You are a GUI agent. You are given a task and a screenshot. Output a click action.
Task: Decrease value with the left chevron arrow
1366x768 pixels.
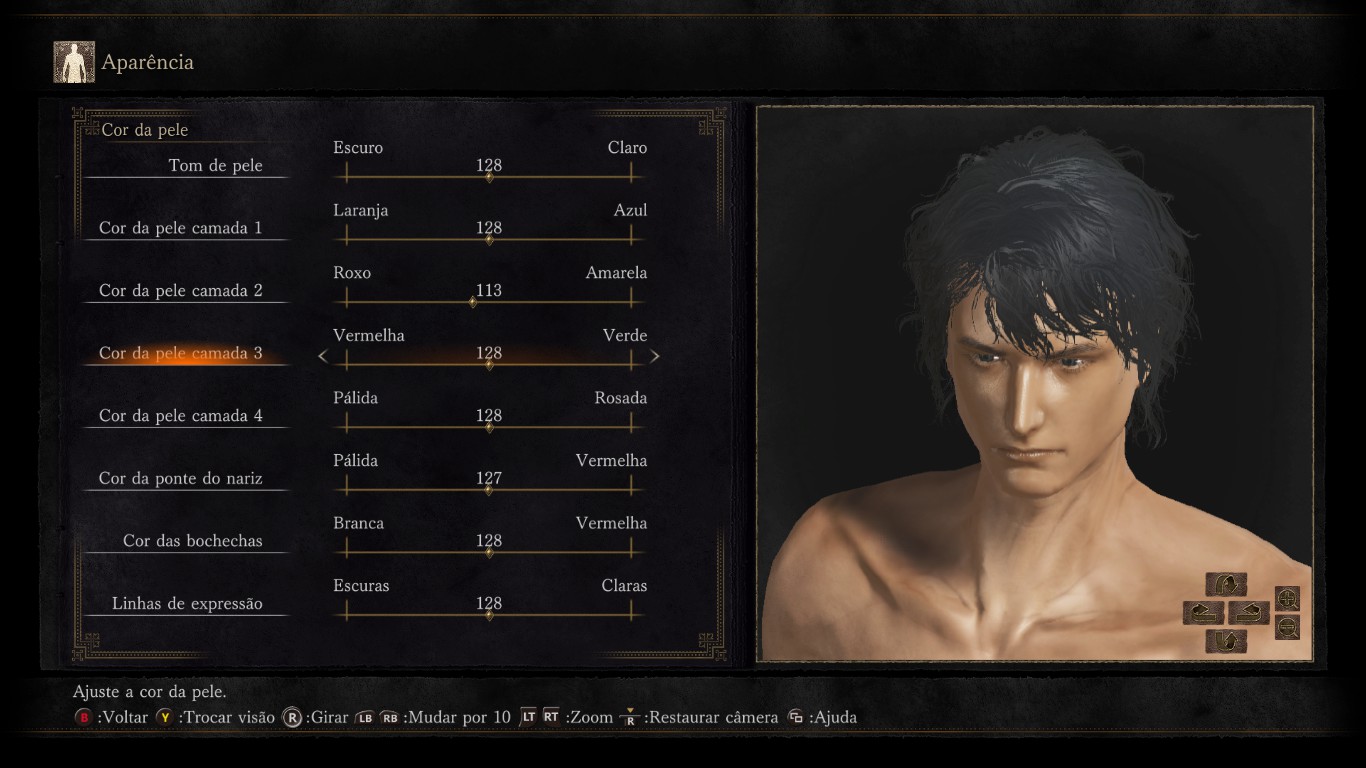pyautogui.click(x=323, y=355)
